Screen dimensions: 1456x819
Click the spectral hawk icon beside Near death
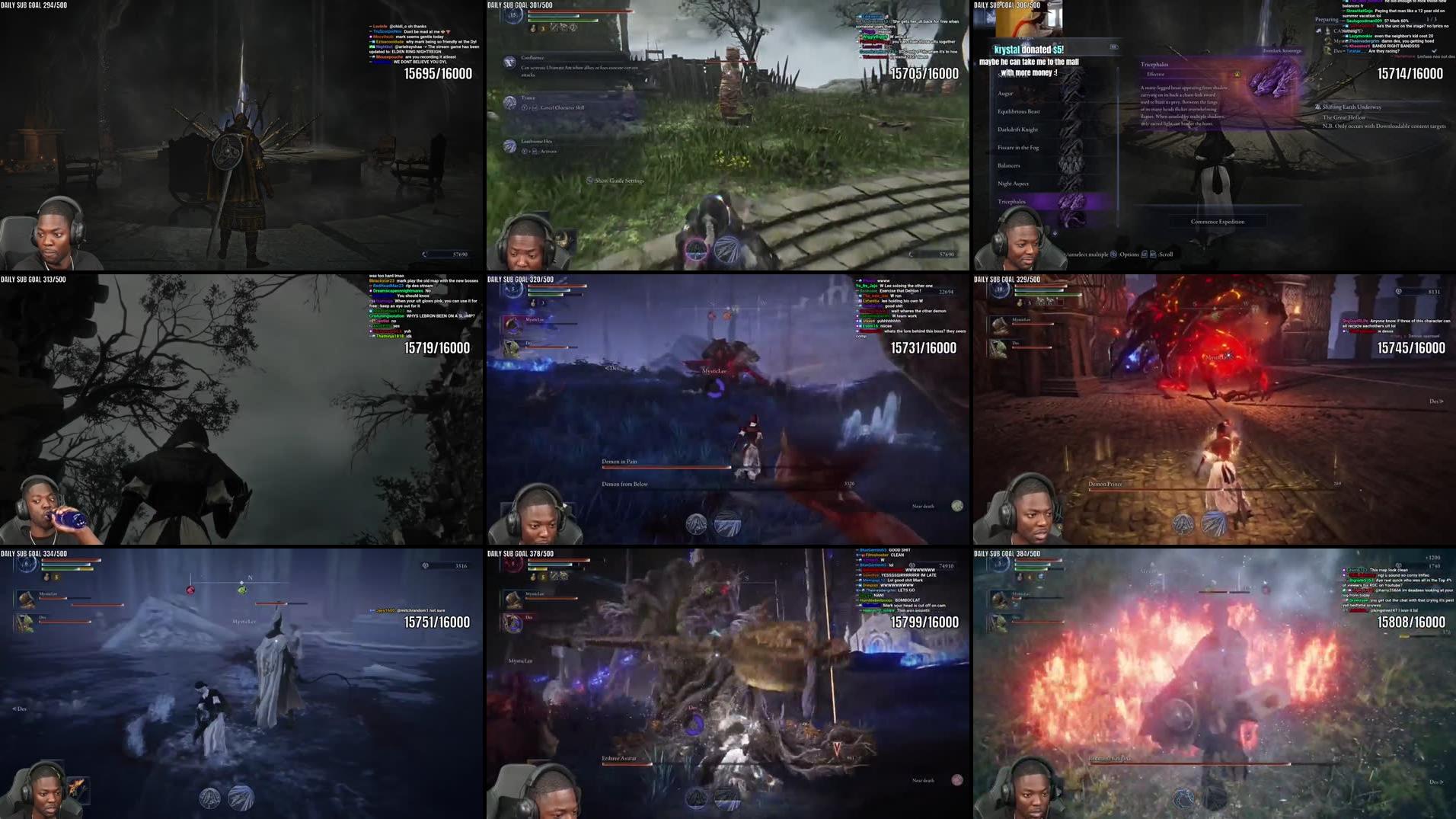957,505
